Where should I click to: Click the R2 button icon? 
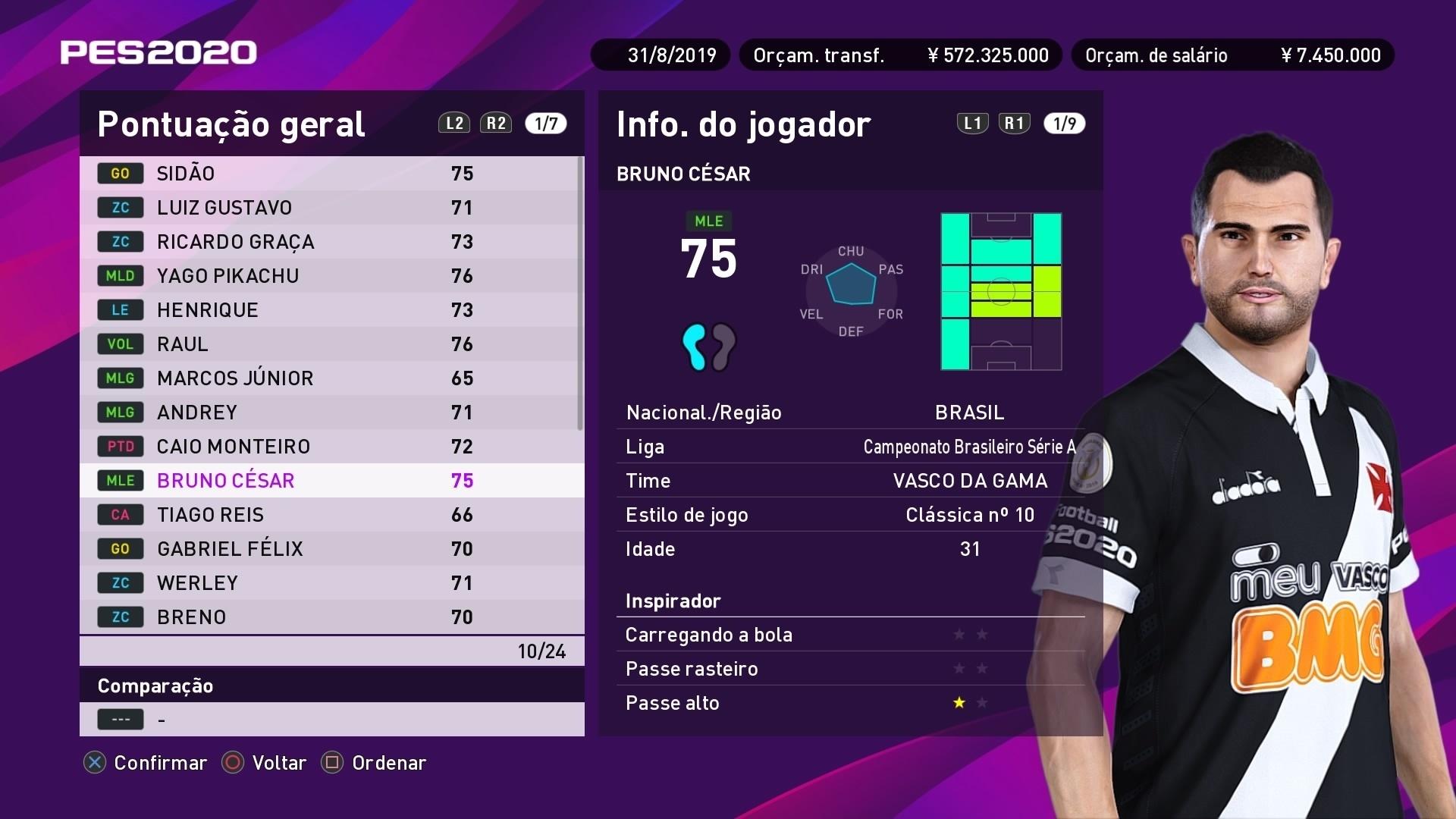pyautogui.click(x=496, y=123)
